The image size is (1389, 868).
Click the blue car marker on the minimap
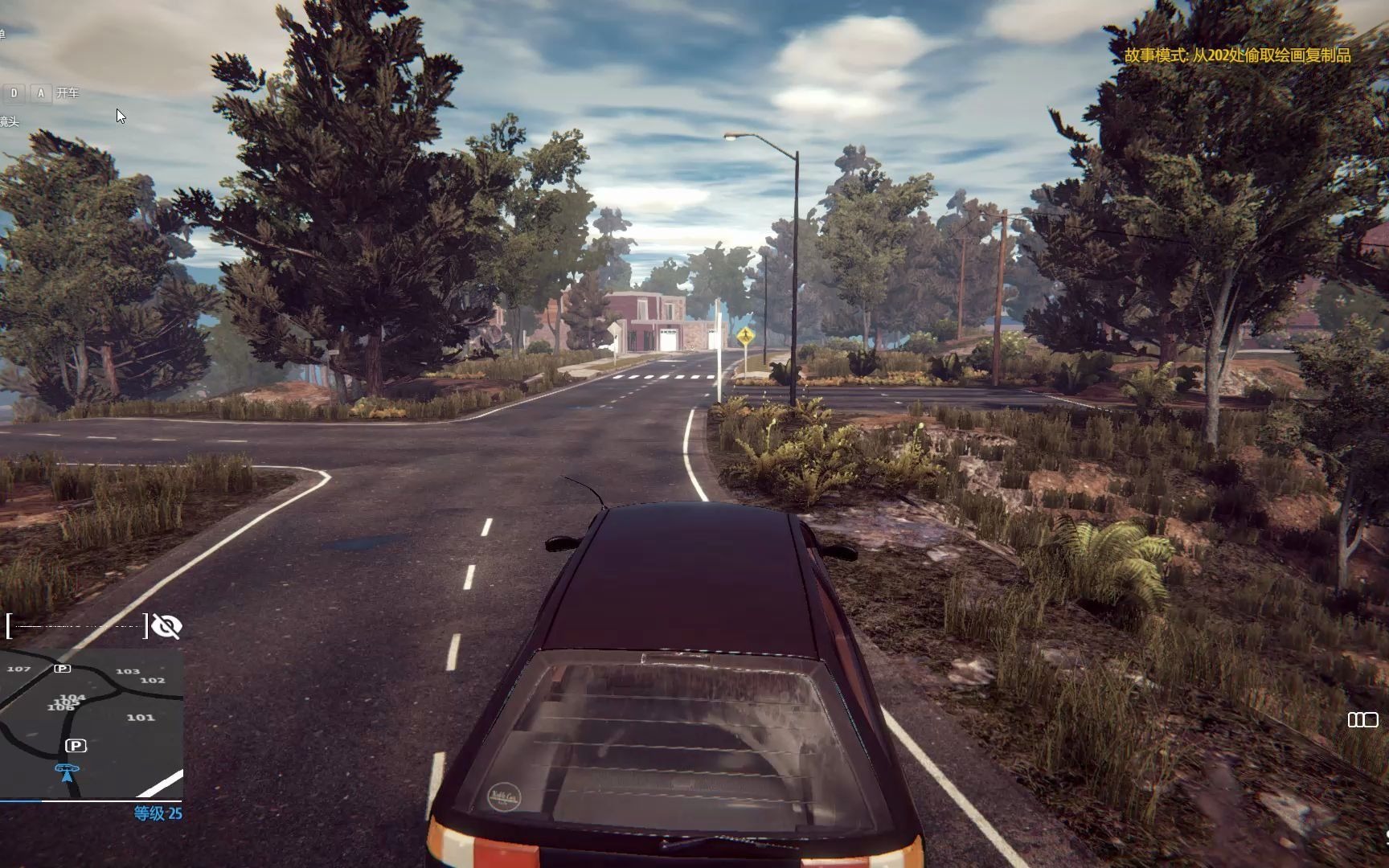(67, 772)
